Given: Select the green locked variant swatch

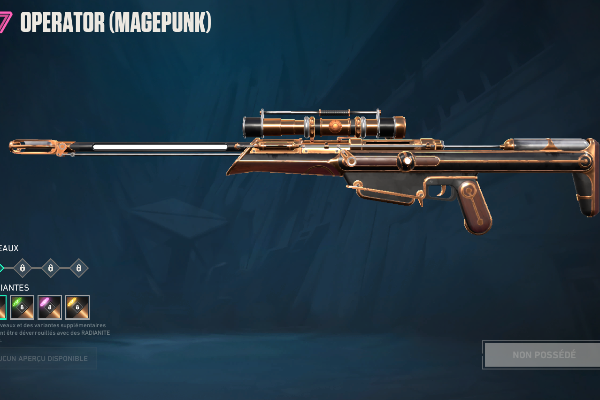Looking at the screenshot, I should tap(22, 308).
